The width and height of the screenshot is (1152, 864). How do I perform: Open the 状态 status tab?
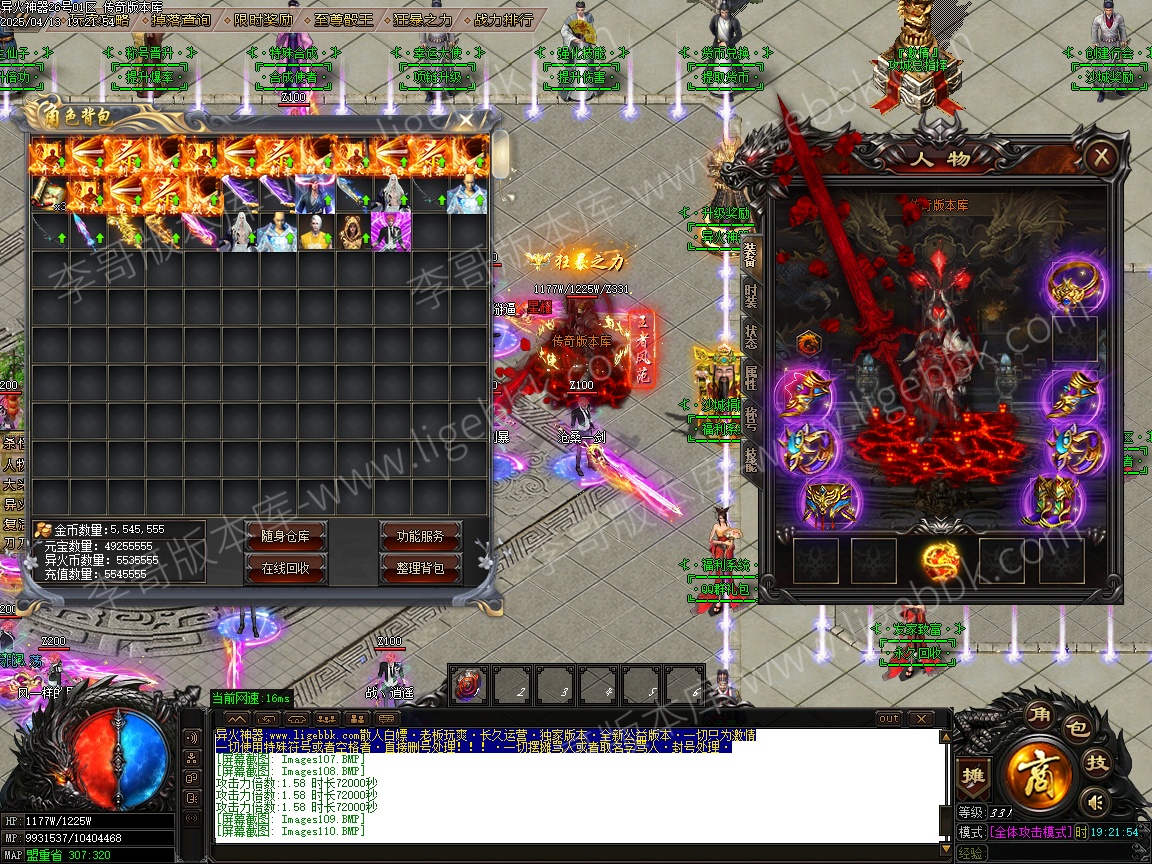[750, 336]
